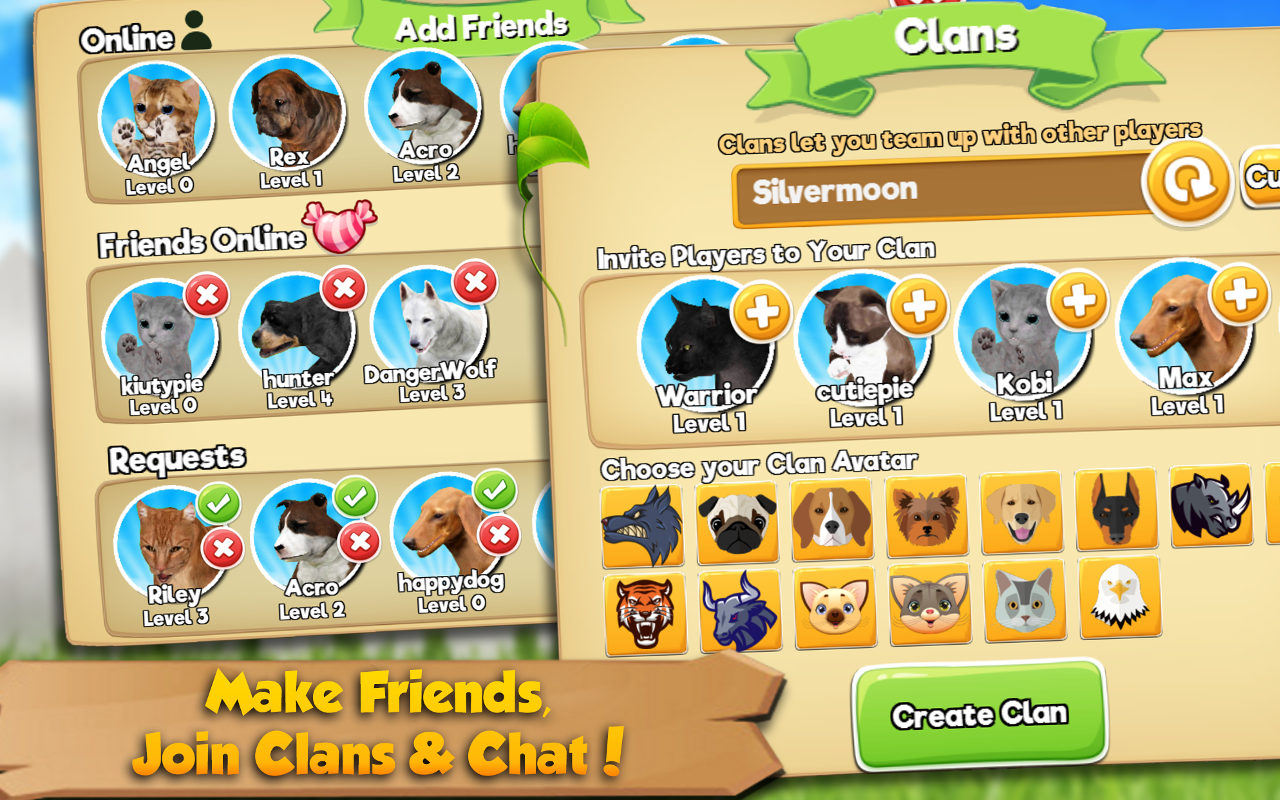Create the clan with the green button
Screen dimensions: 1280x800
click(x=979, y=714)
